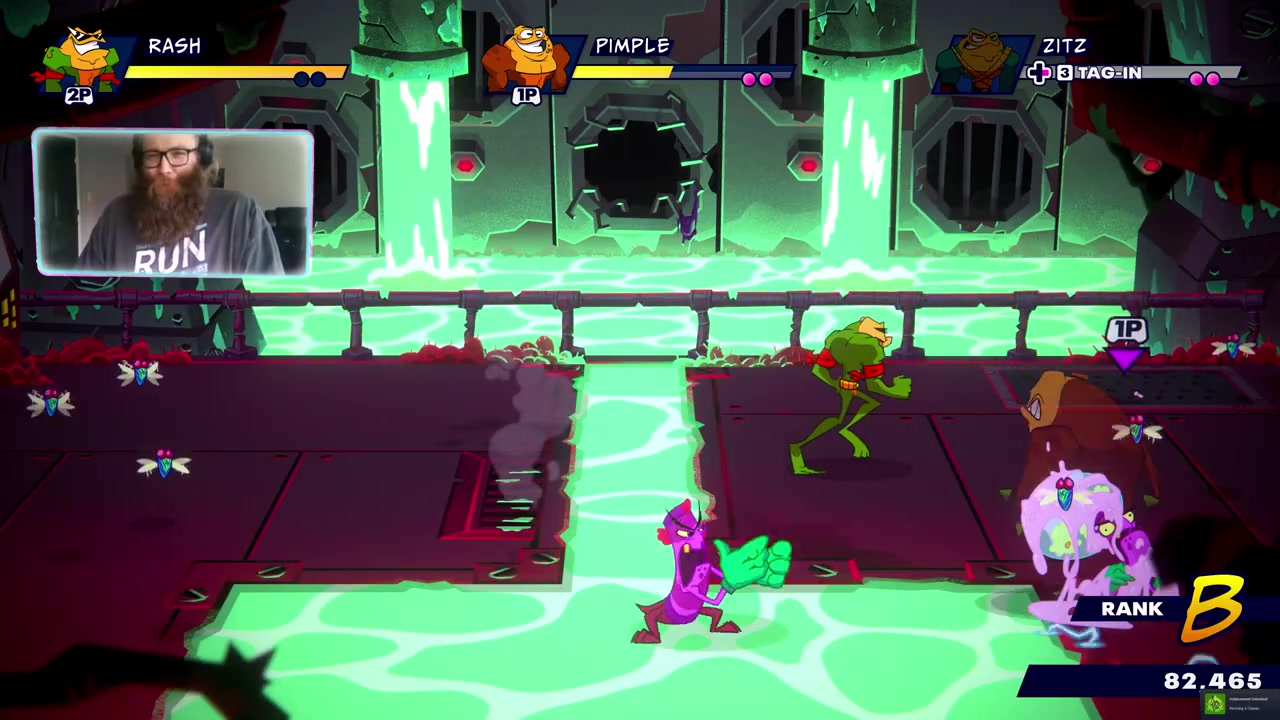This screenshot has height=720, width=1280.
Task: Open the streamer webcam overlay
Action: pos(173,203)
